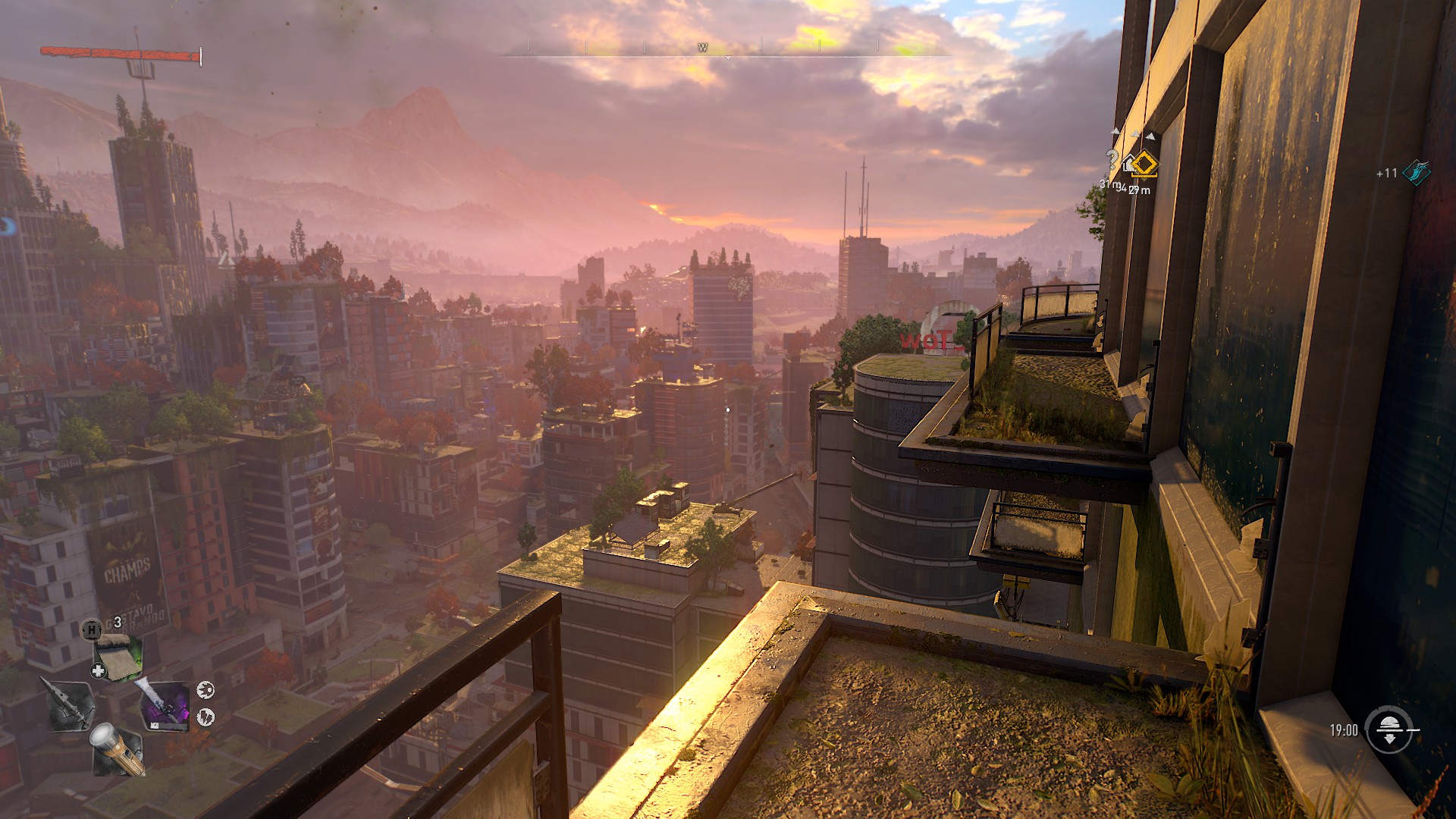
Task: Click the question mark location marker
Action: [x=1112, y=160]
